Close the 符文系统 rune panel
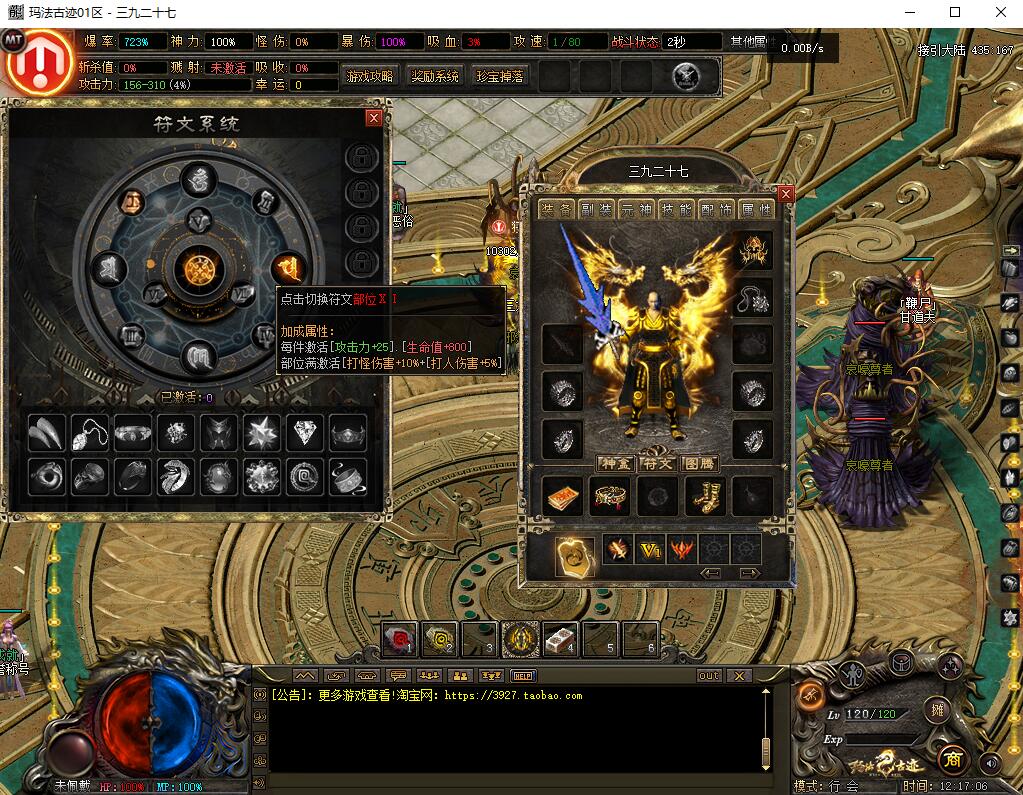The image size is (1023, 795). [x=374, y=118]
